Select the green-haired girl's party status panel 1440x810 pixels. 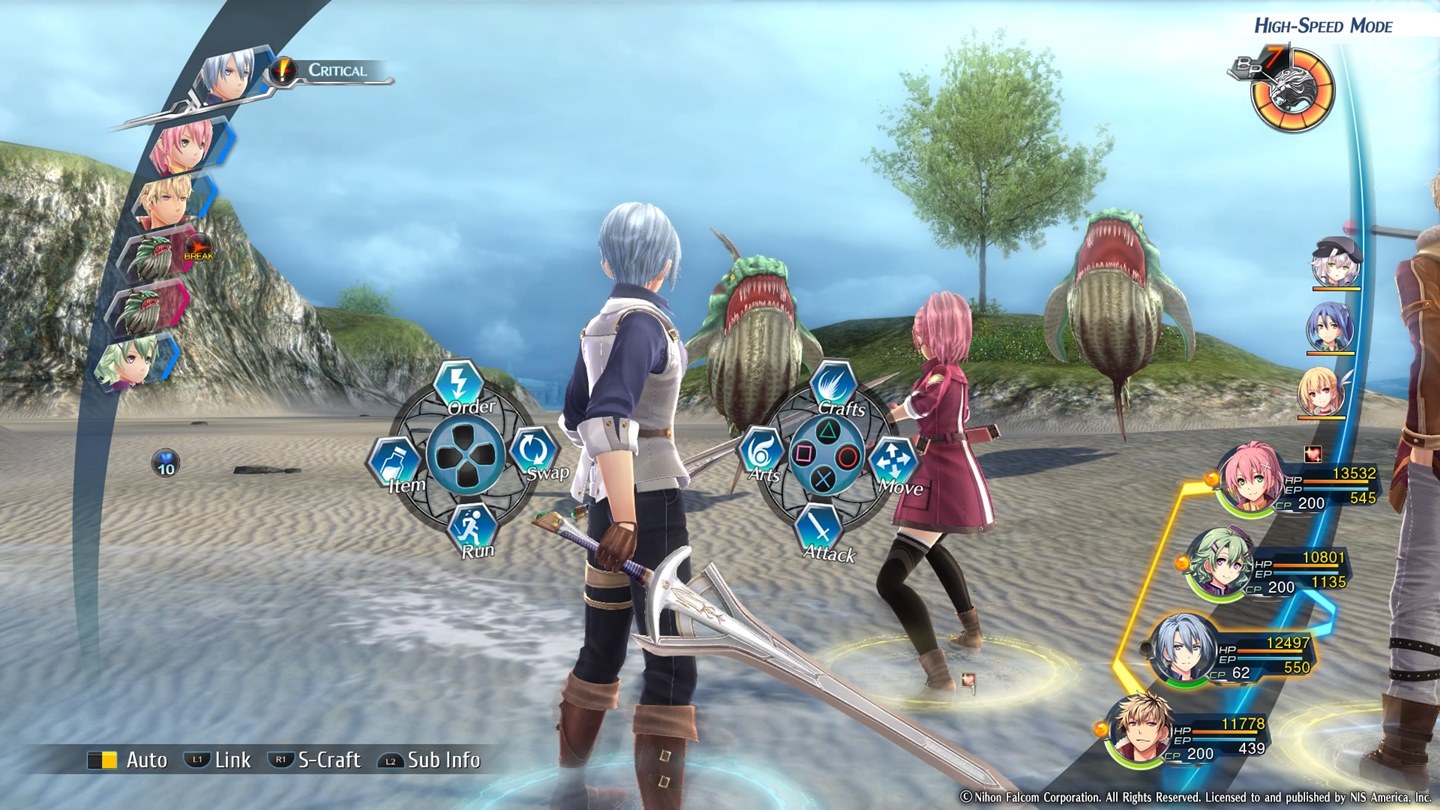coord(1270,565)
